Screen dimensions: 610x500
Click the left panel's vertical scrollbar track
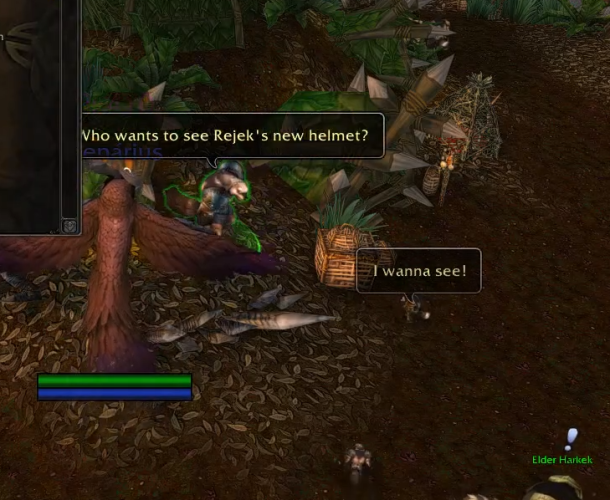pyautogui.click(x=69, y=110)
